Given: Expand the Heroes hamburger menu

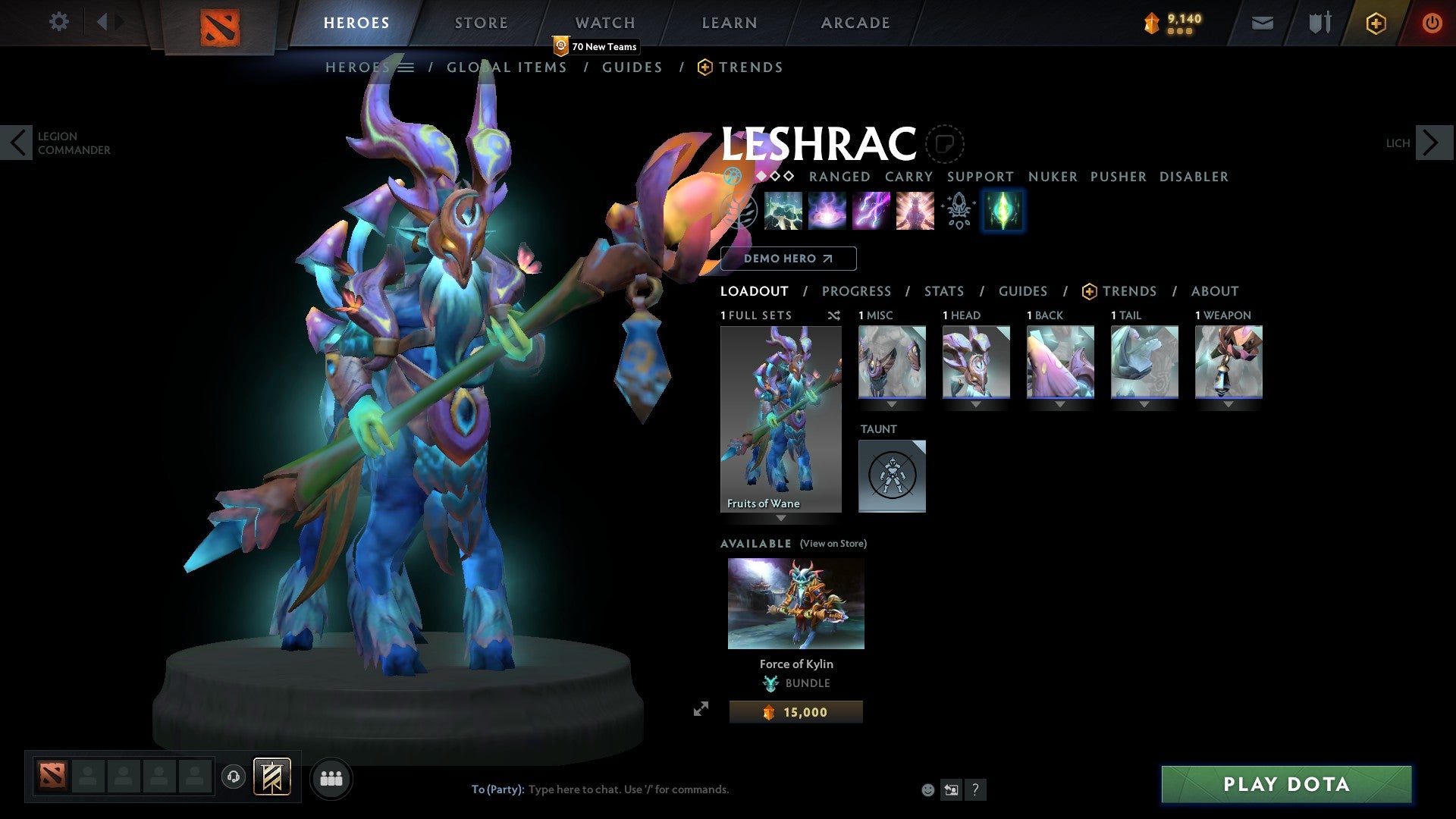Looking at the screenshot, I should pyautogui.click(x=407, y=67).
